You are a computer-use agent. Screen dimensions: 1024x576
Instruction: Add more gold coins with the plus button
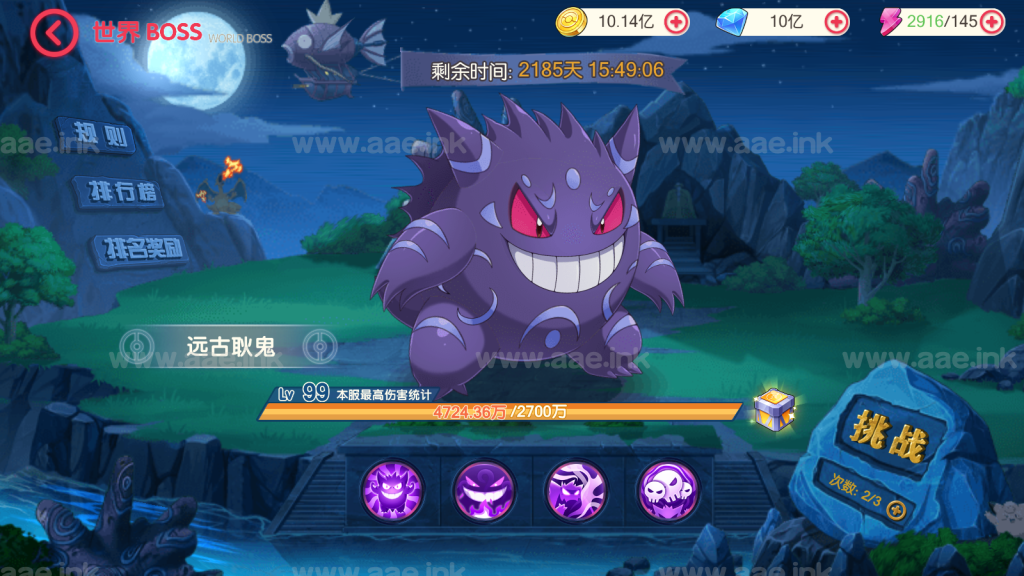click(x=676, y=21)
